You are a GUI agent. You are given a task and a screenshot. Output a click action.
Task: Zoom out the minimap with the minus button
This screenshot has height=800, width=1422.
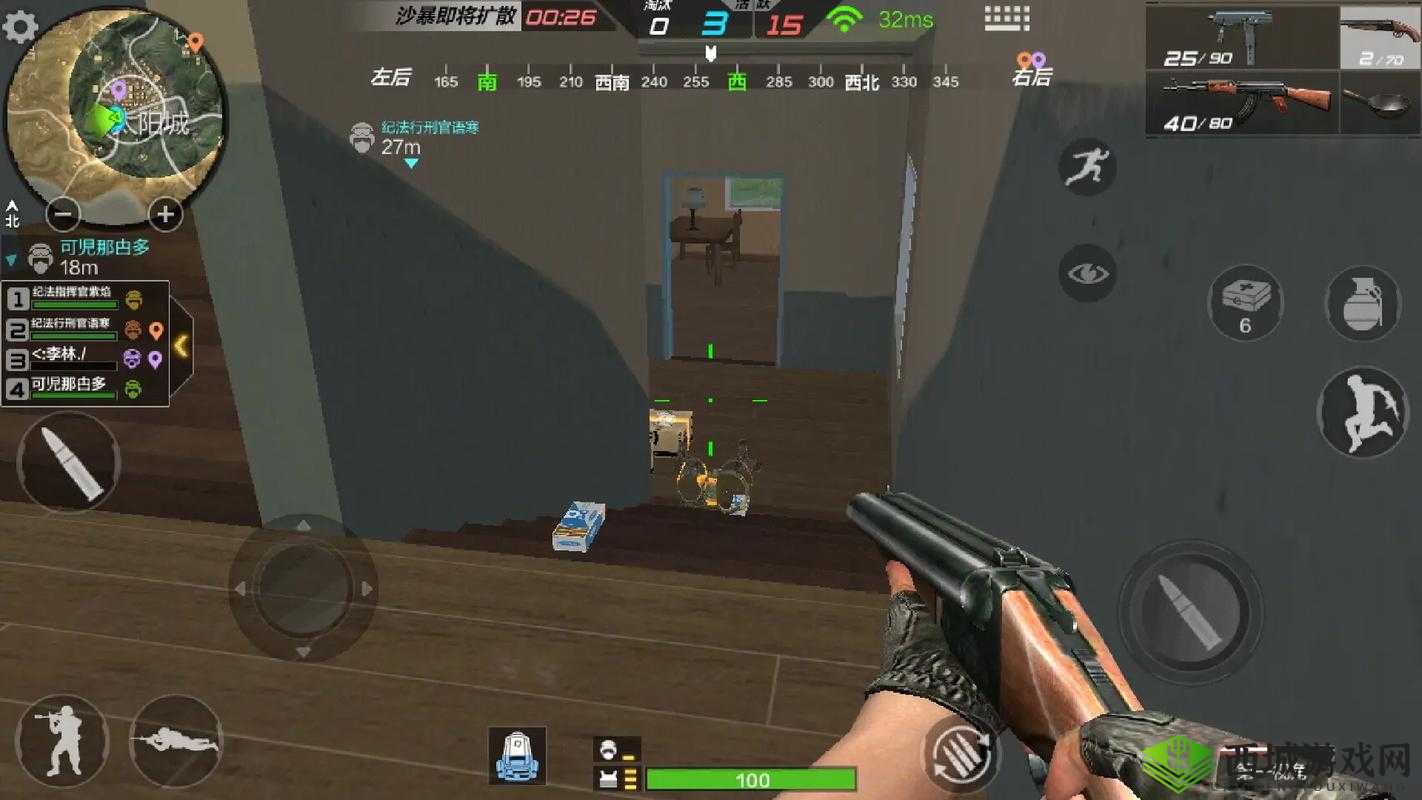pos(63,214)
